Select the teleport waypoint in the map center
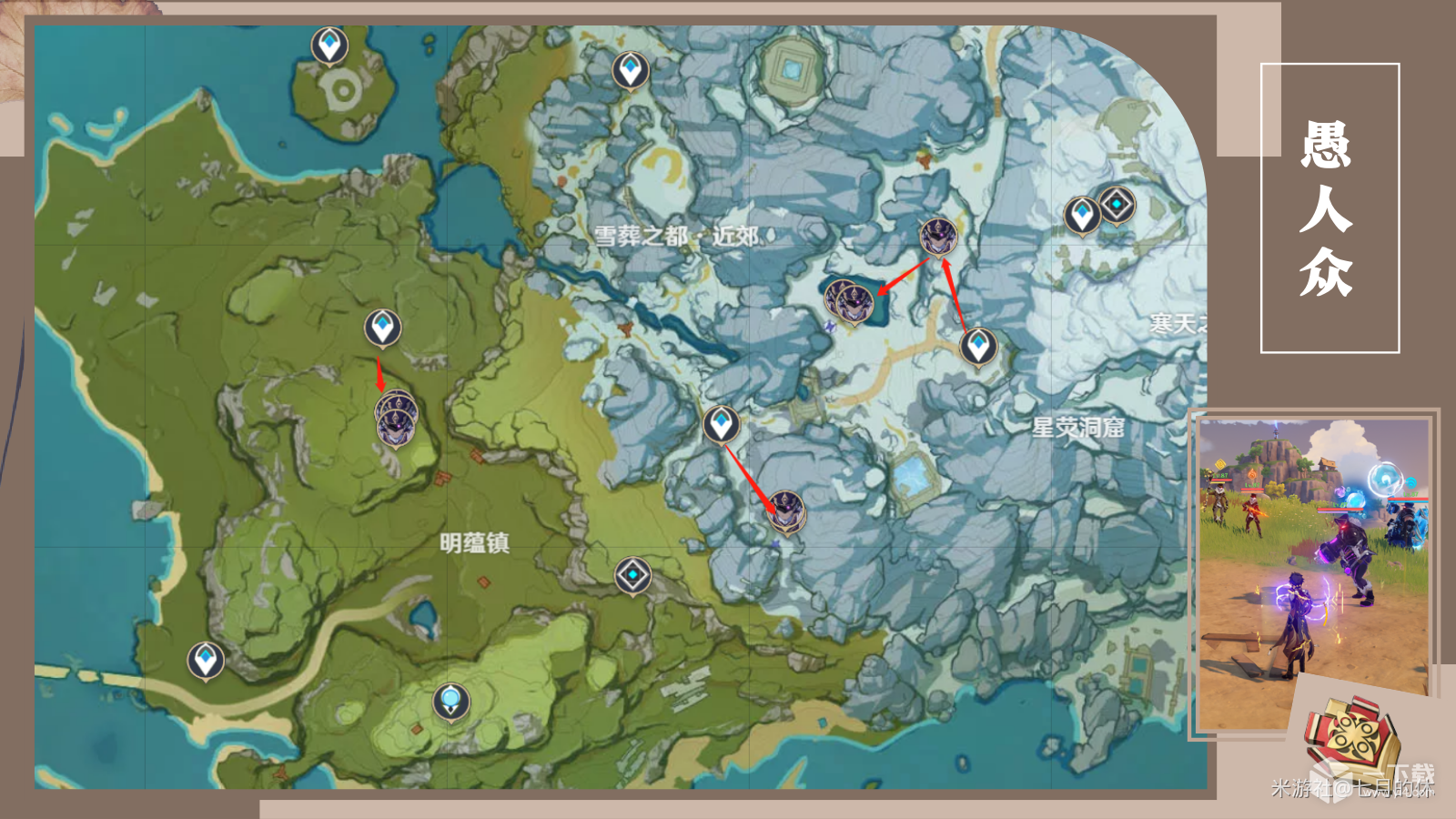This screenshot has width=1456, height=819. pyautogui.click(x=721, y=422)
